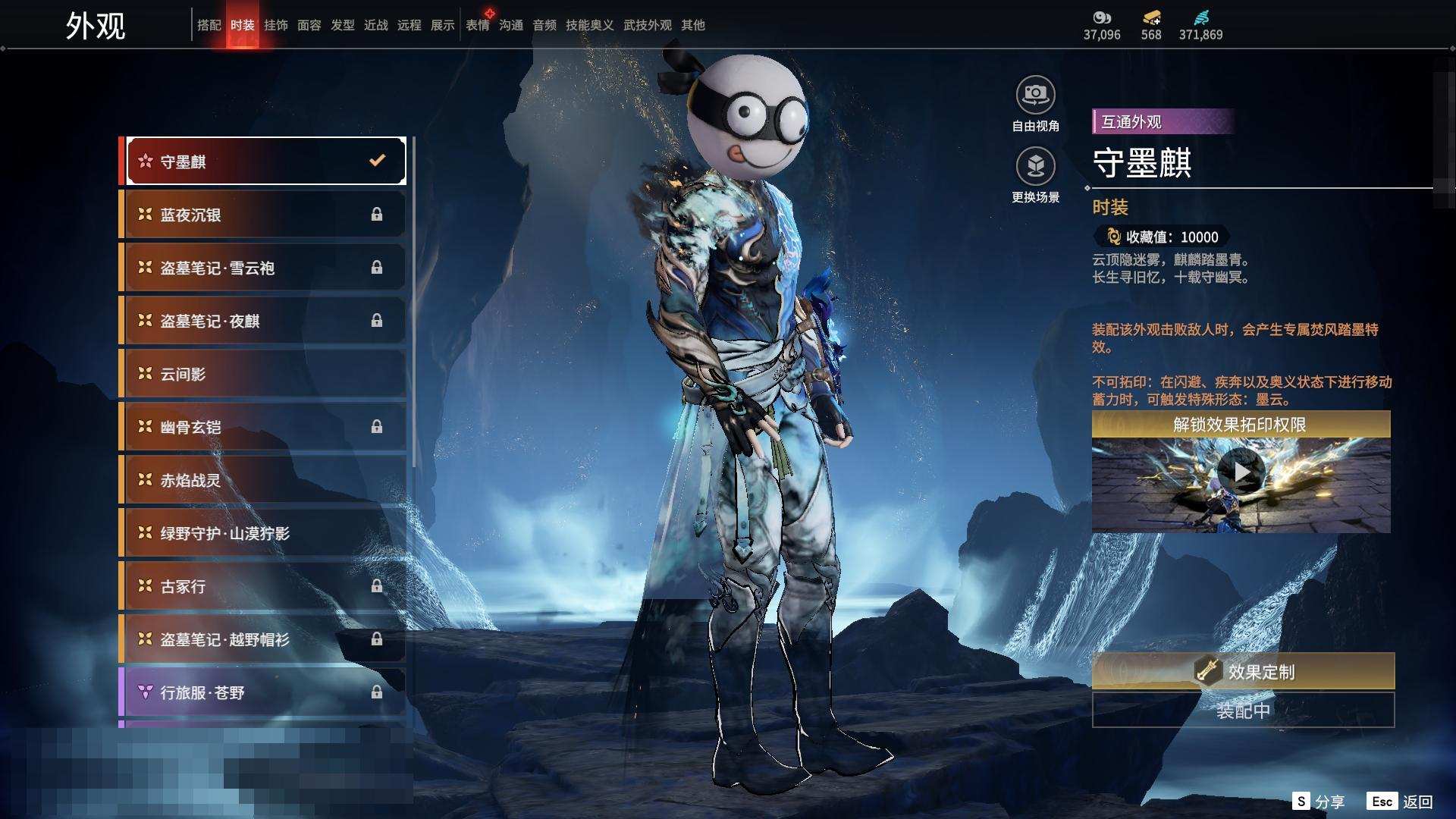The height and width of the screenshot is (819, 1456).
Task: Select the 蓝夜沉银 outfit row
Action: click(x=263, y=215)
